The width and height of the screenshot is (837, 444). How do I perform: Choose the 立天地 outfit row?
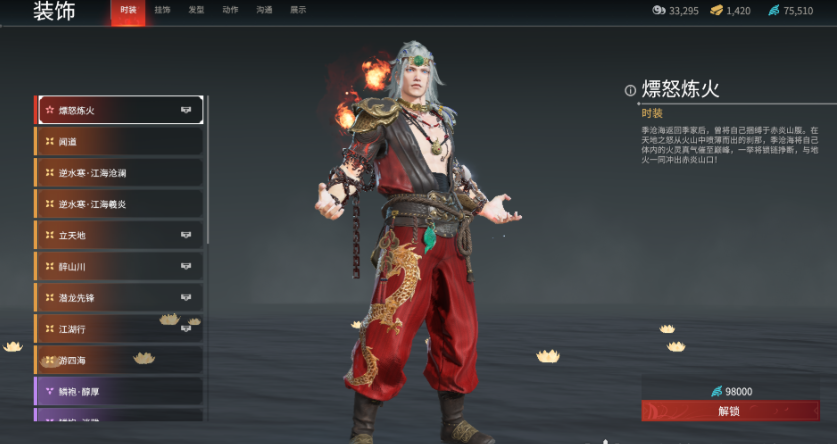pos(120,235)
